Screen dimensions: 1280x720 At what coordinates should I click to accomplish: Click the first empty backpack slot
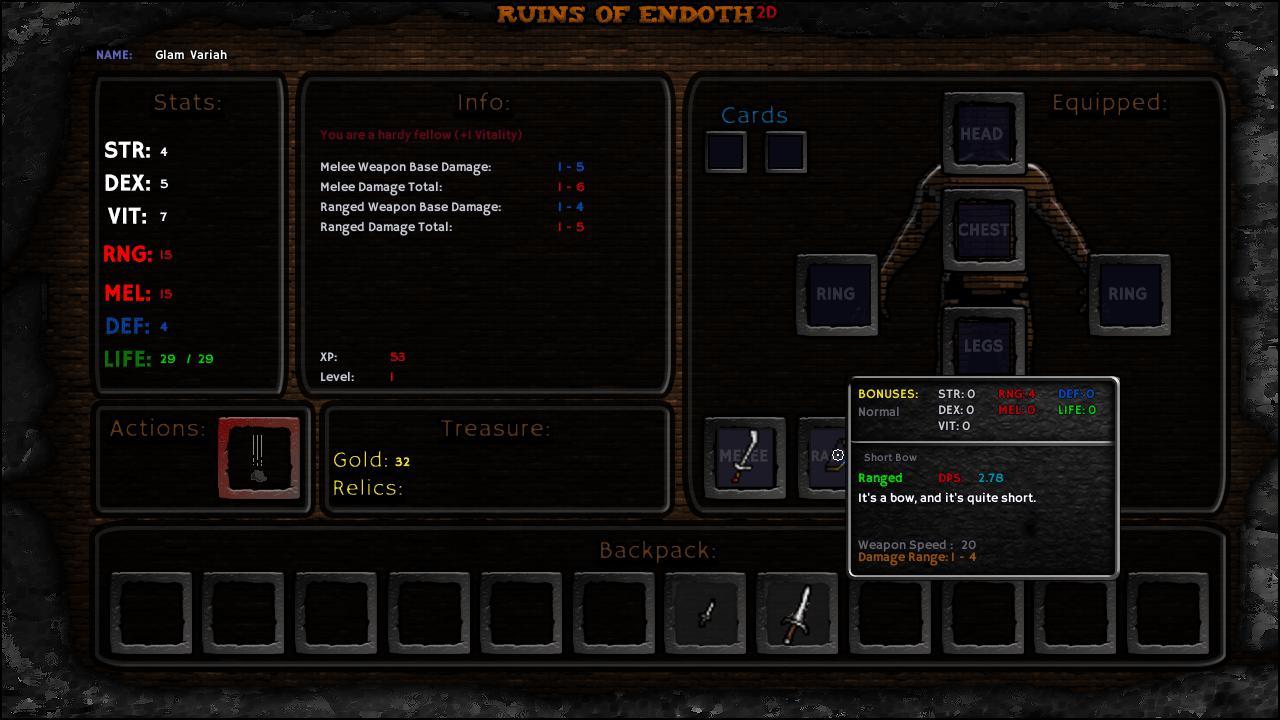click(150, 611)
